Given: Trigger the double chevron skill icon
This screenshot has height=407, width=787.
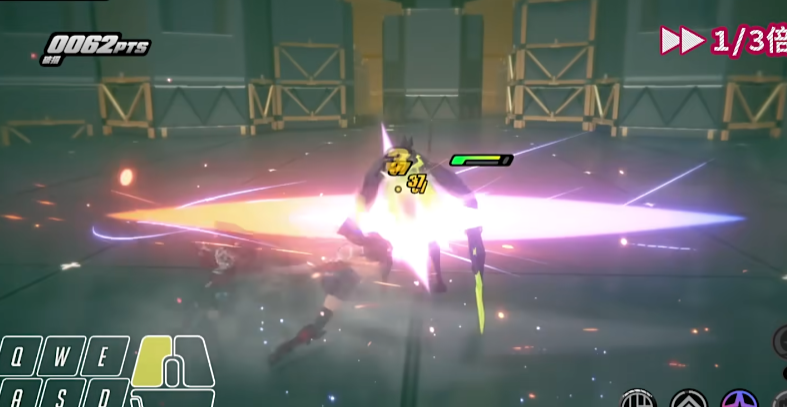Looking at the screenshot, I should 688,401.
